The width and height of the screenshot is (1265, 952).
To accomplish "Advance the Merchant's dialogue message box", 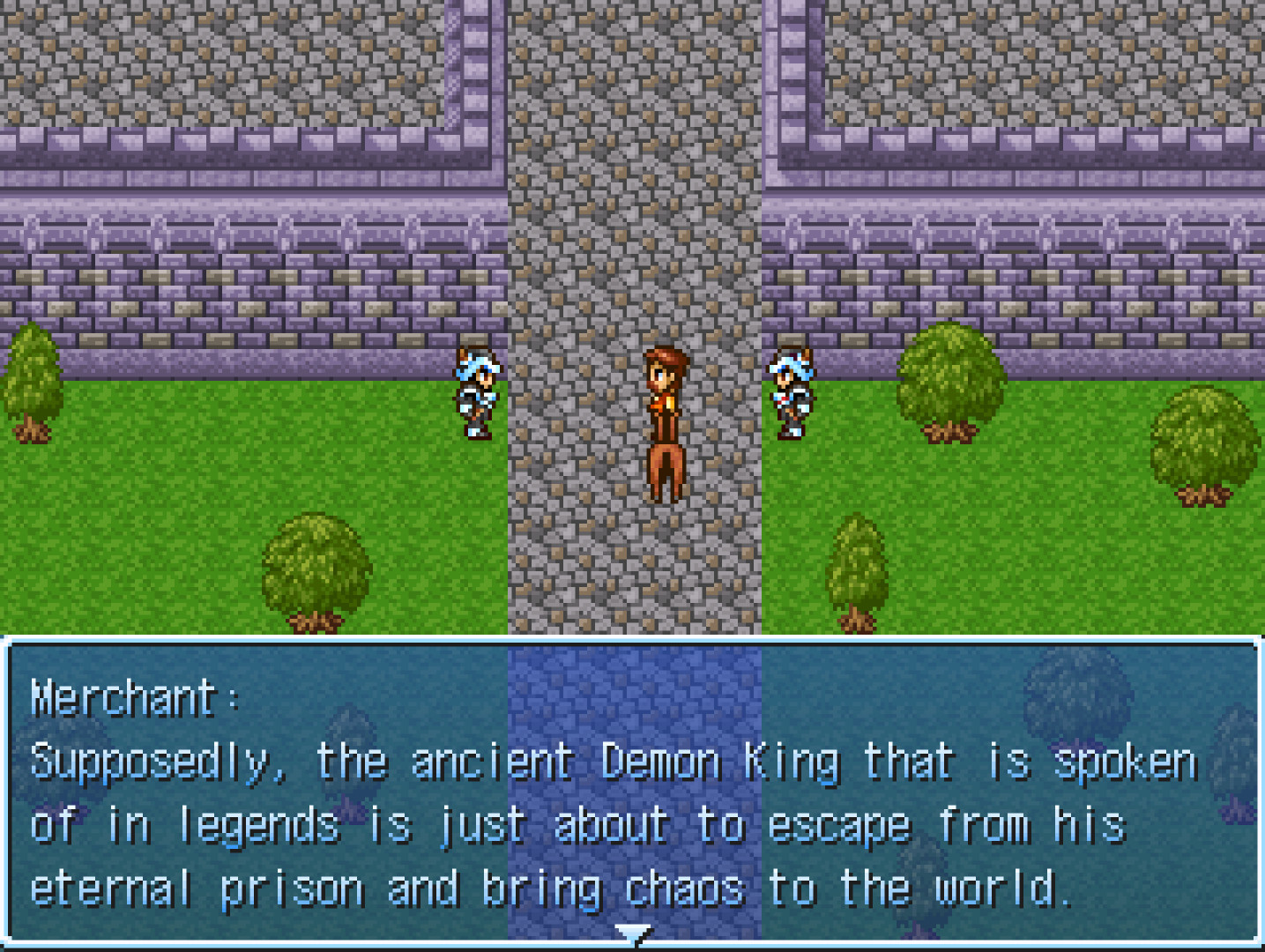I will coord(632,793).
